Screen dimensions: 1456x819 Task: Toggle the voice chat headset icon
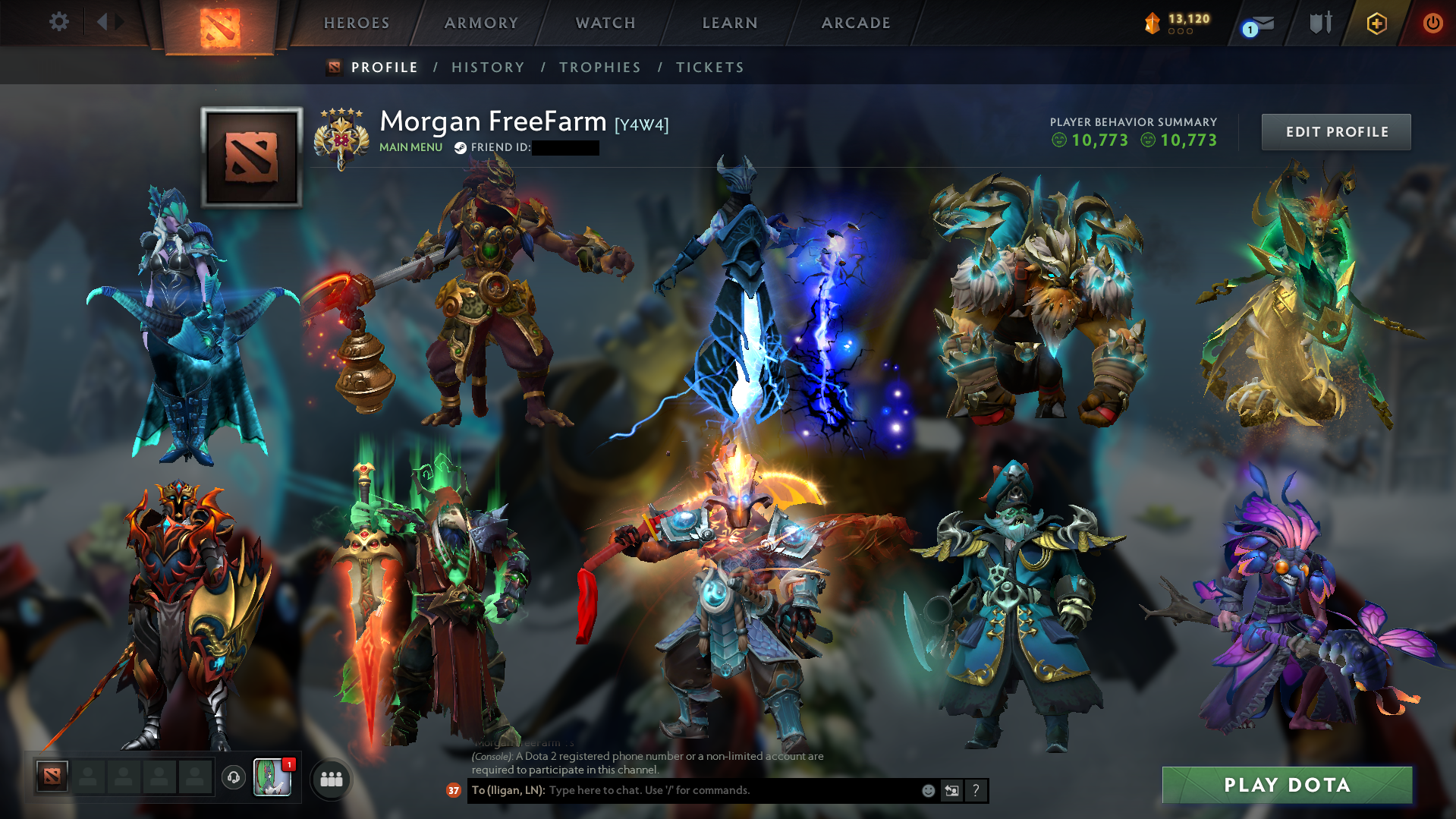pos(233,778)
